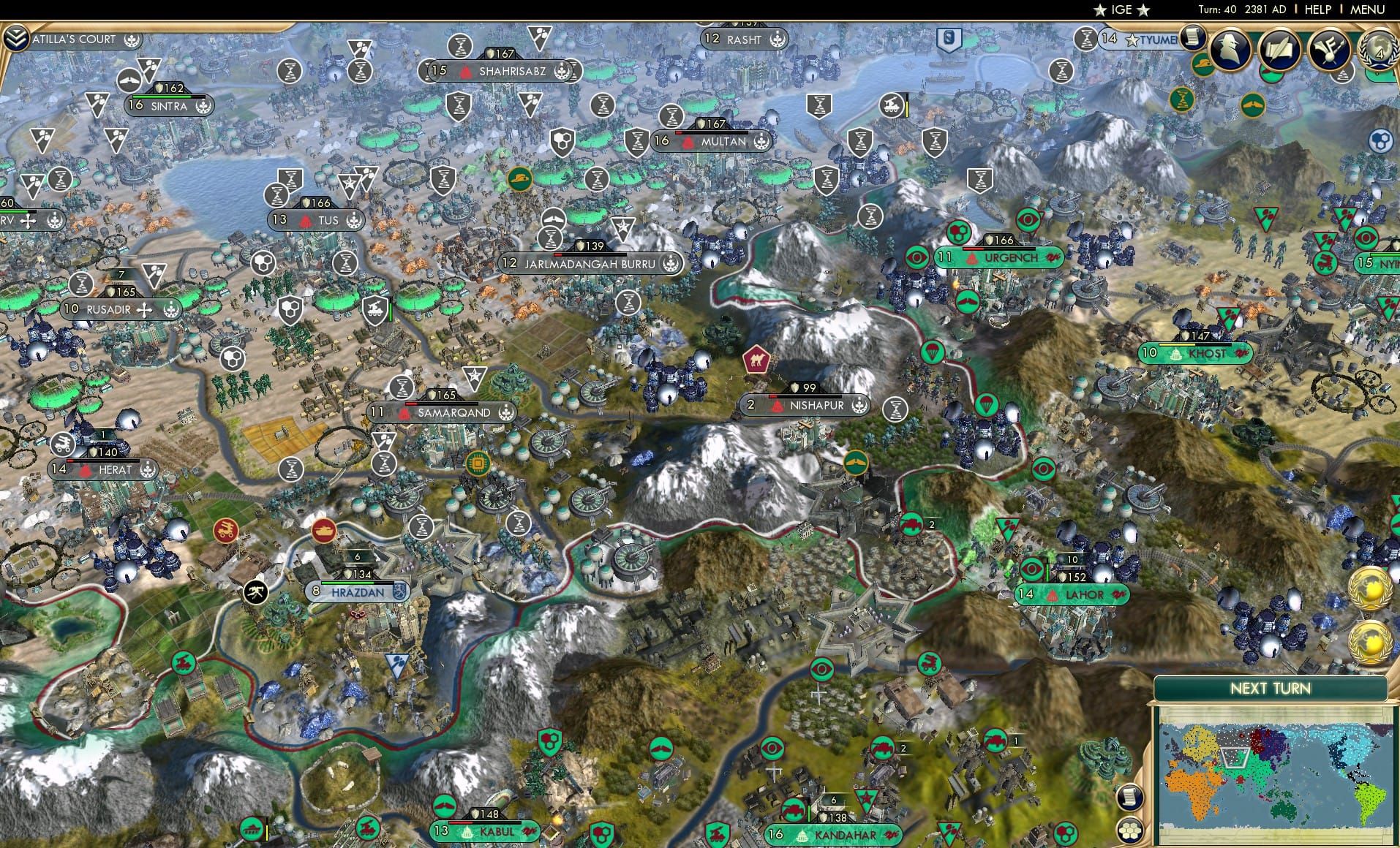The image size is (1400, 848).
Task: Click the hourglass notification beside the Tyumen banner
Action: click(1086, 39)
